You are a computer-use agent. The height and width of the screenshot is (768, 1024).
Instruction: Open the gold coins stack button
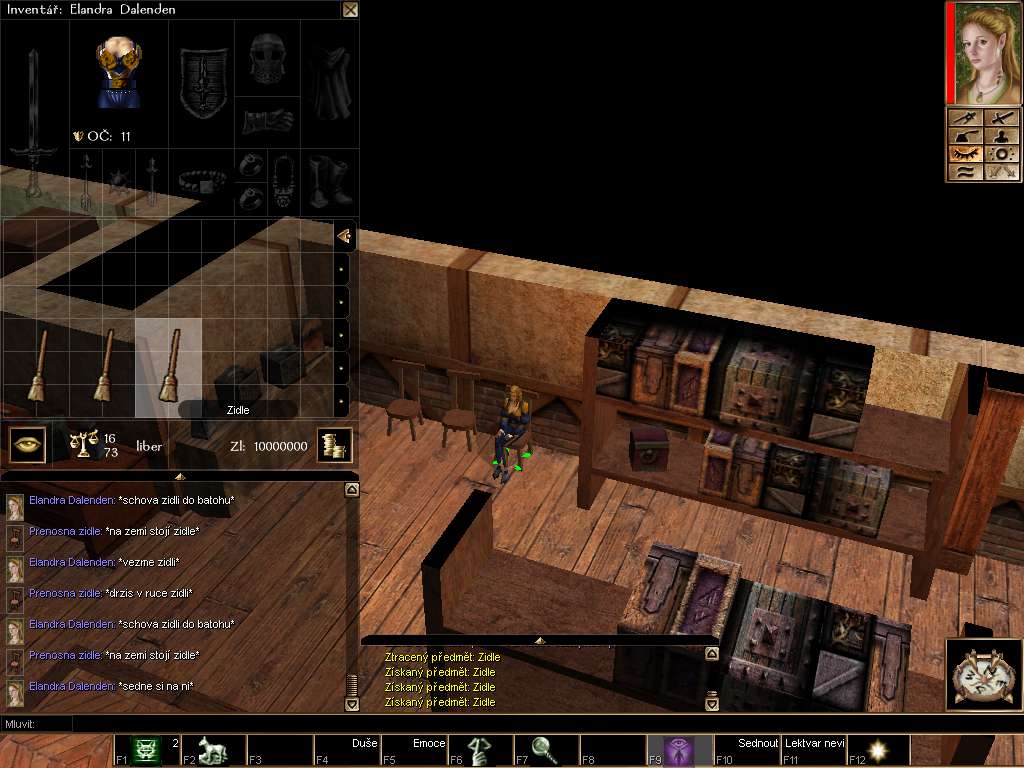tap(334, 446)
